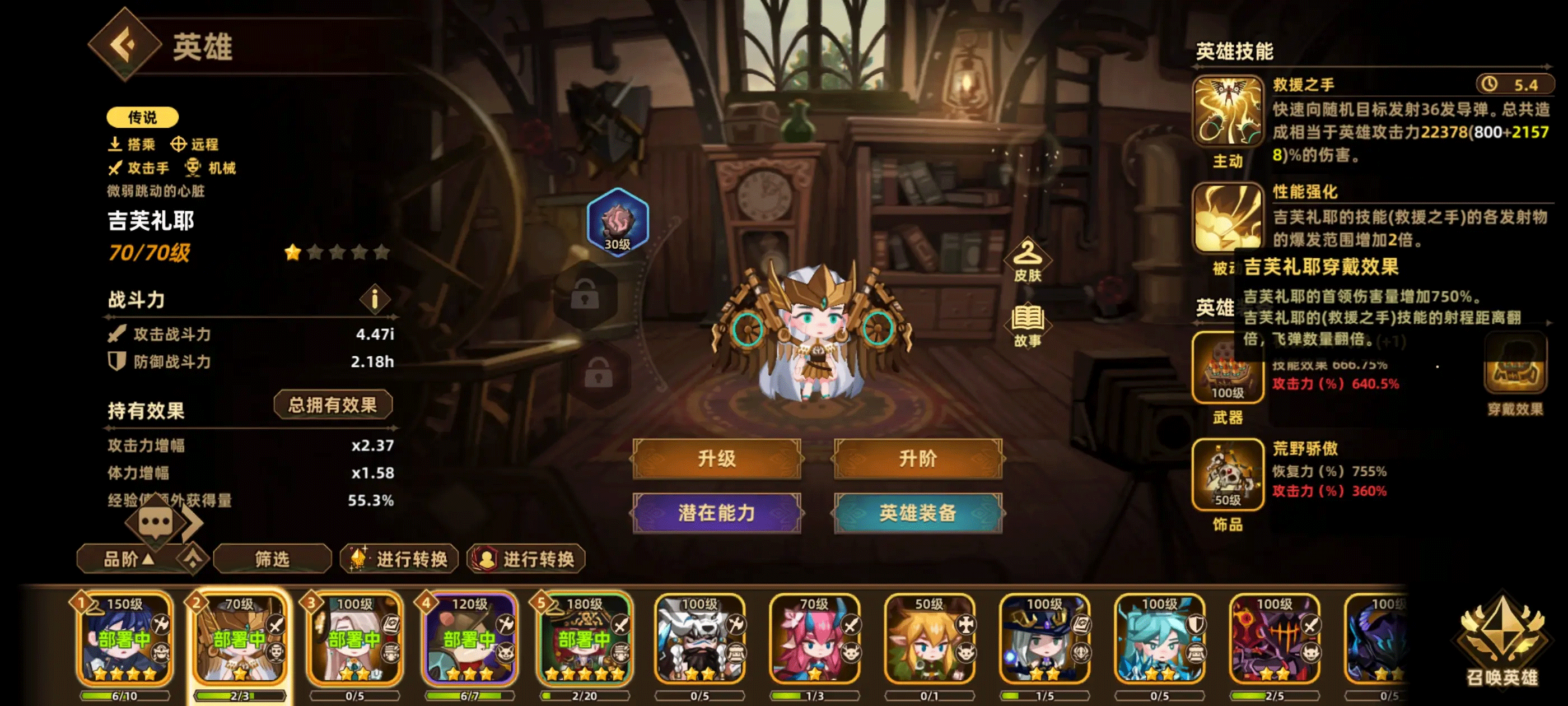The image size is (1568, 706).
Task: Open the 英雄装备 hero equipment menu
Action: tap(917, 513)
